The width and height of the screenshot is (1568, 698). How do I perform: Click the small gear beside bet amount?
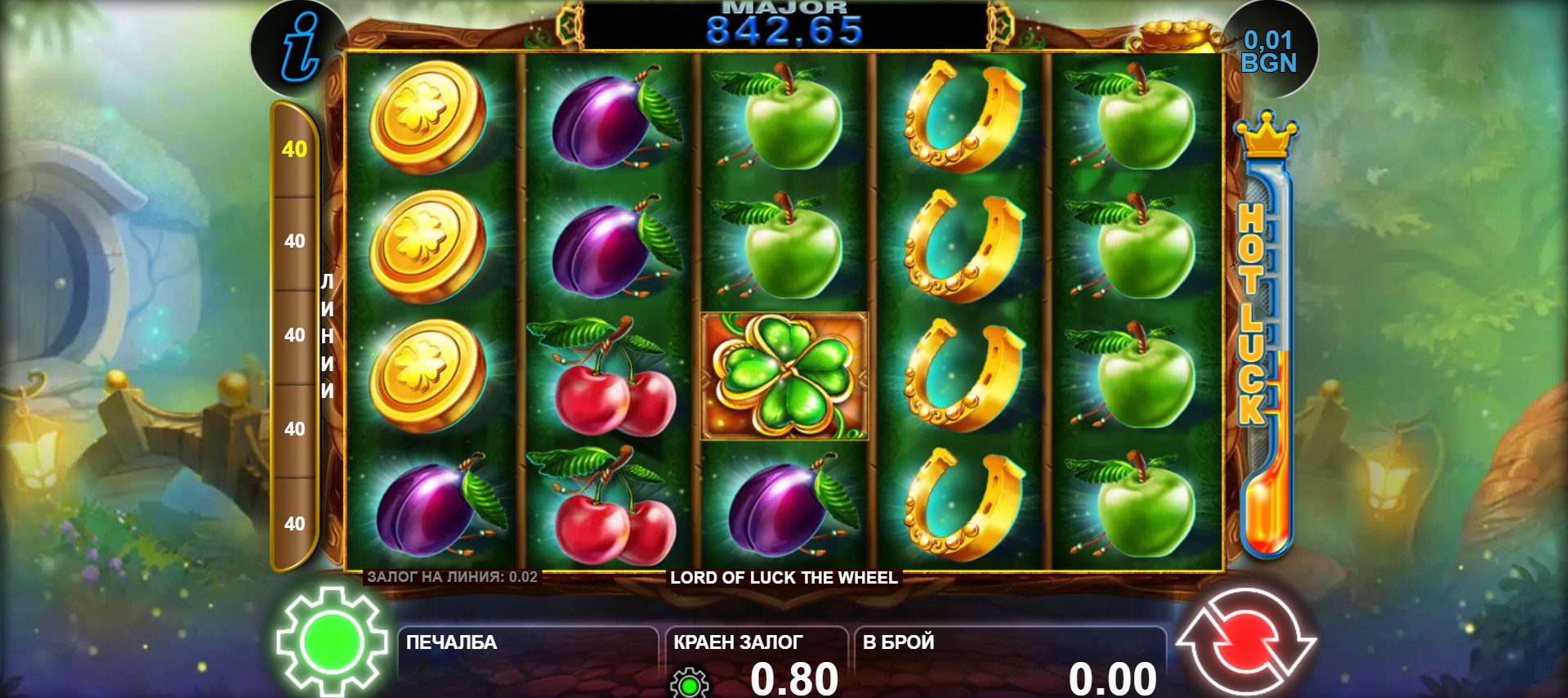689,683
